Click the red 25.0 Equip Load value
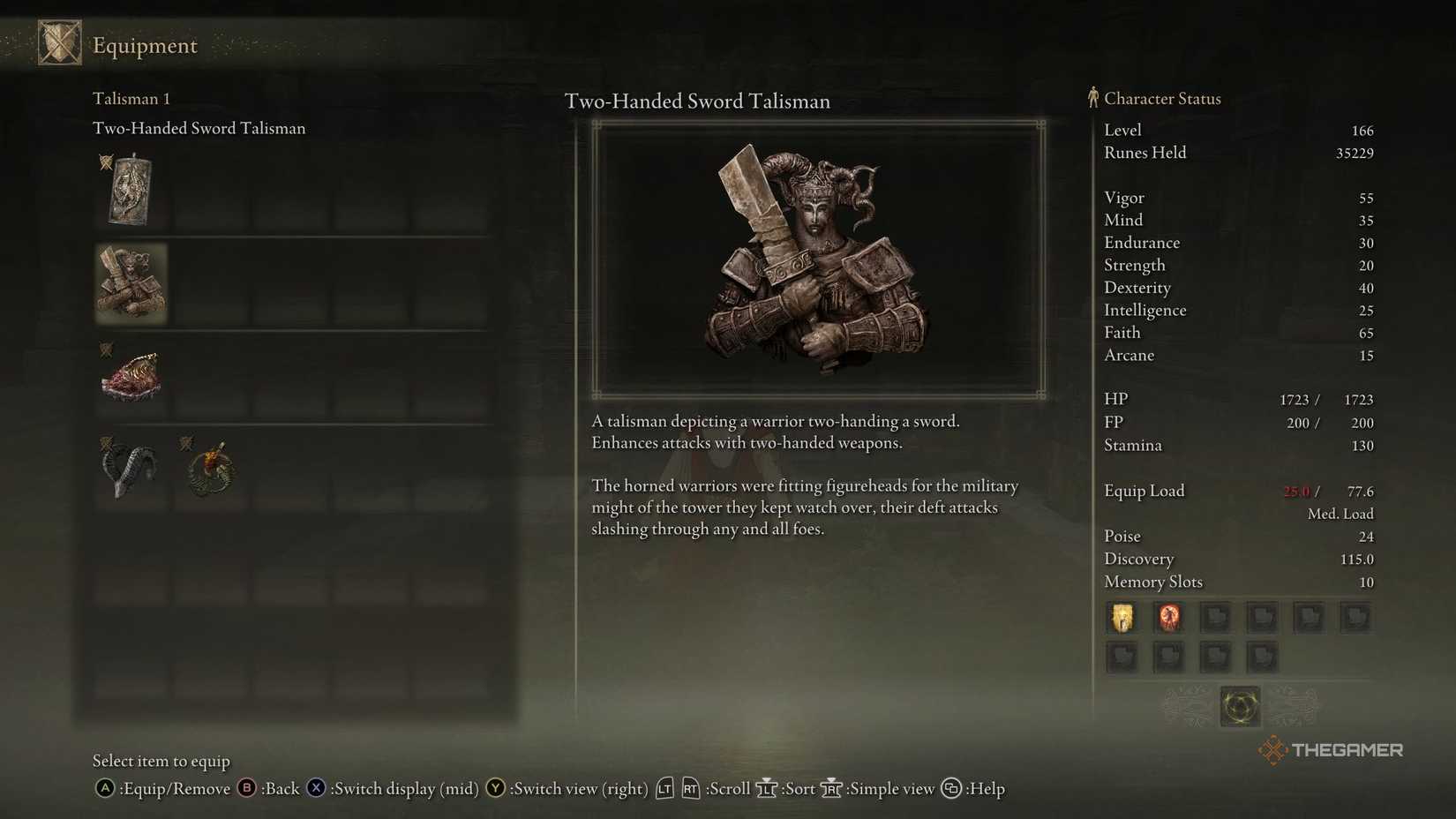Viewport: 1456px width, 819px height. 1295,491
